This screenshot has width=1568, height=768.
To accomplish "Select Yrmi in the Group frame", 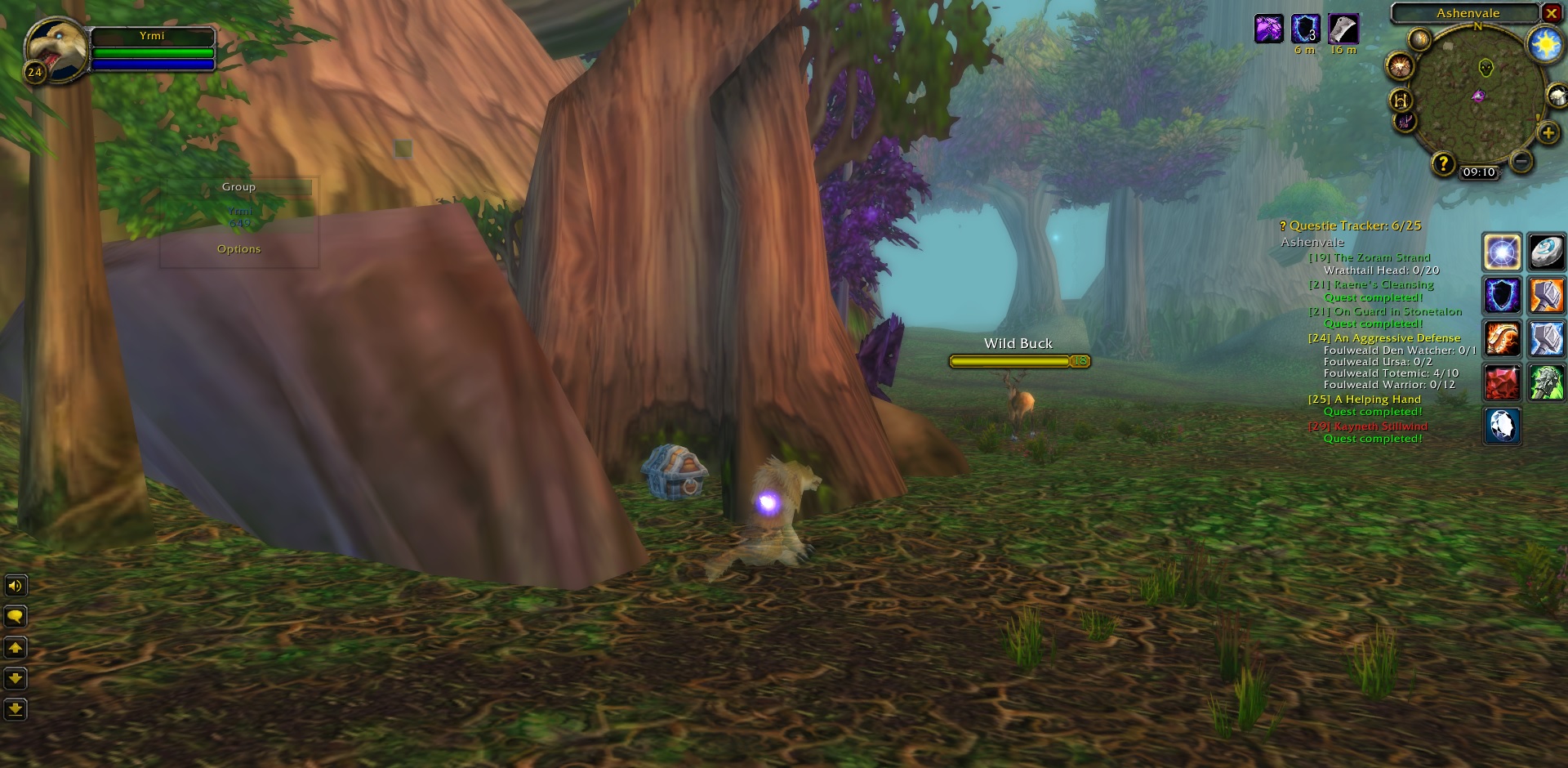I will (238, 210).
